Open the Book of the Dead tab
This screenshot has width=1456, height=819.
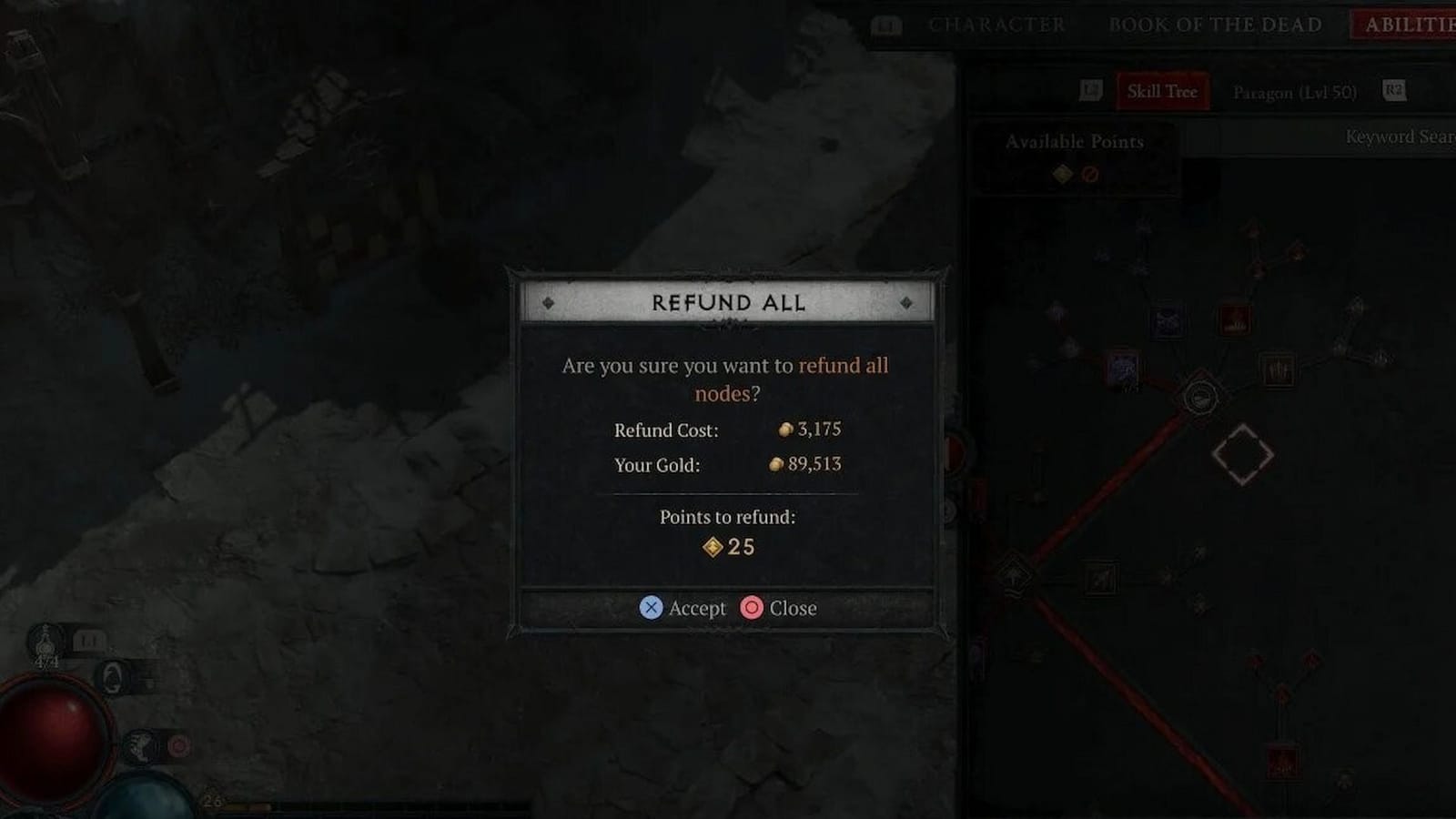click(x=1214, y=25)
